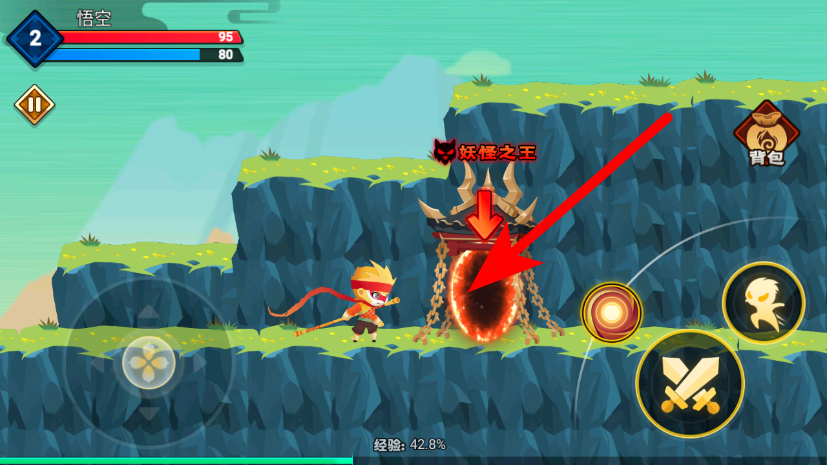This screenshot has height=465, width=827.
Task: Open the 背包 backpack
Action: pos(766,134)
